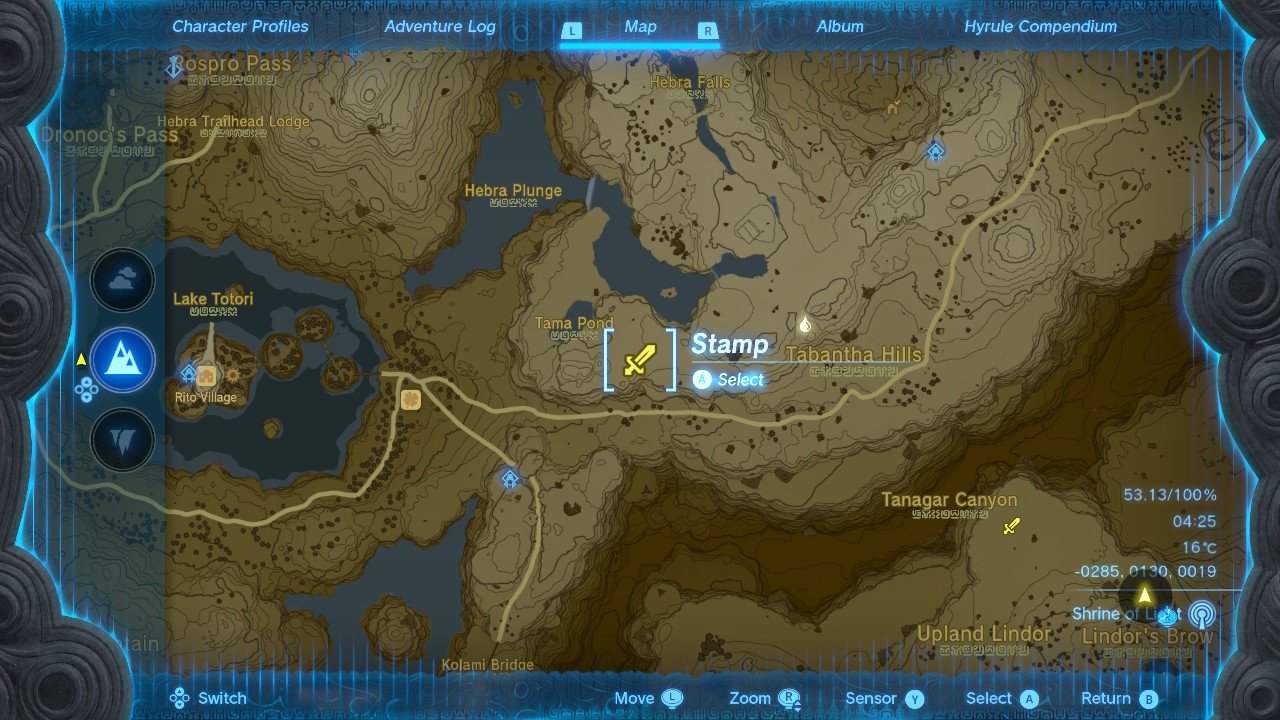This screenshot has width=1280, height=720.
Task: Open the Album tab
Action: (840, 27)
